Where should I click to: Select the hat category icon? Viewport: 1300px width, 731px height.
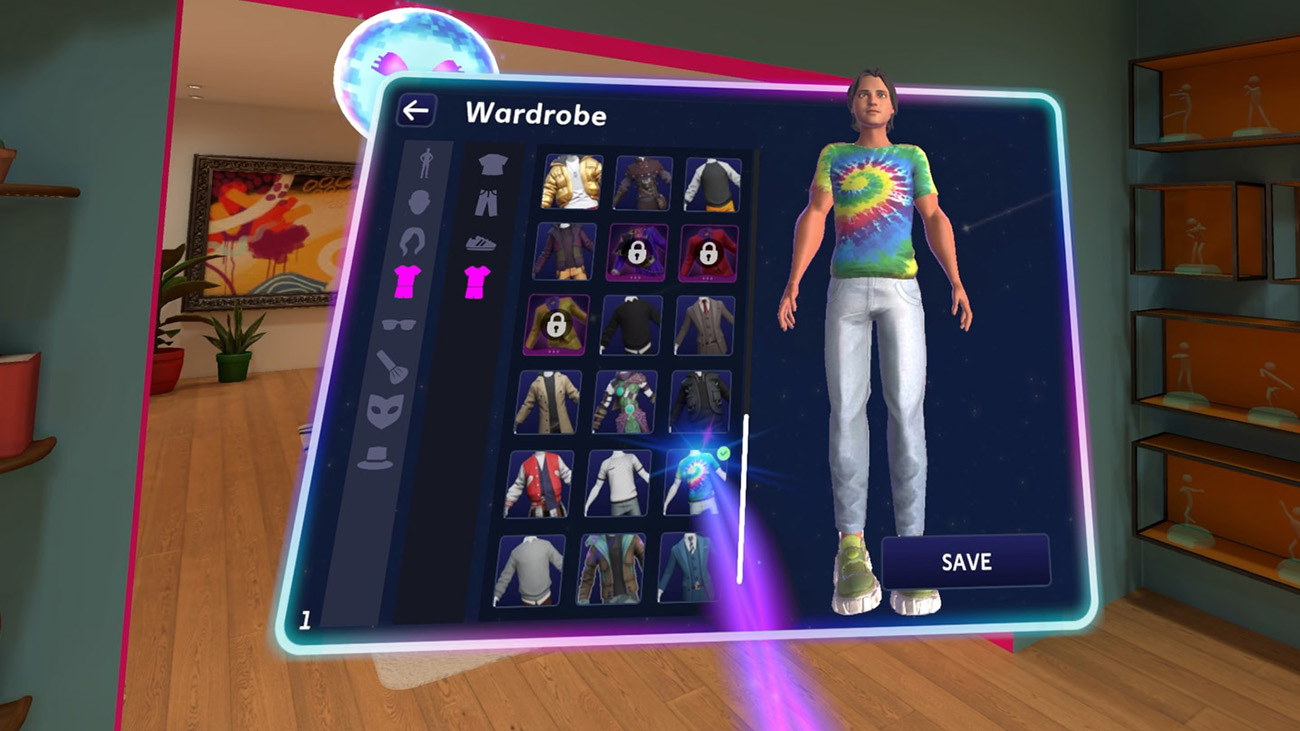click(x=374, y=458)
